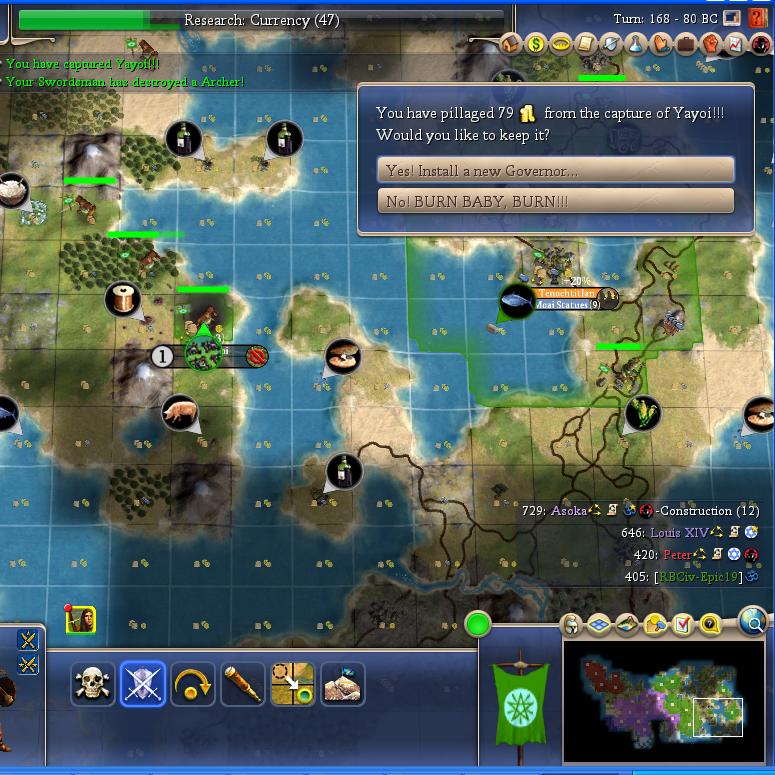Open the globe view magnifier button

[x=752, y=623]
